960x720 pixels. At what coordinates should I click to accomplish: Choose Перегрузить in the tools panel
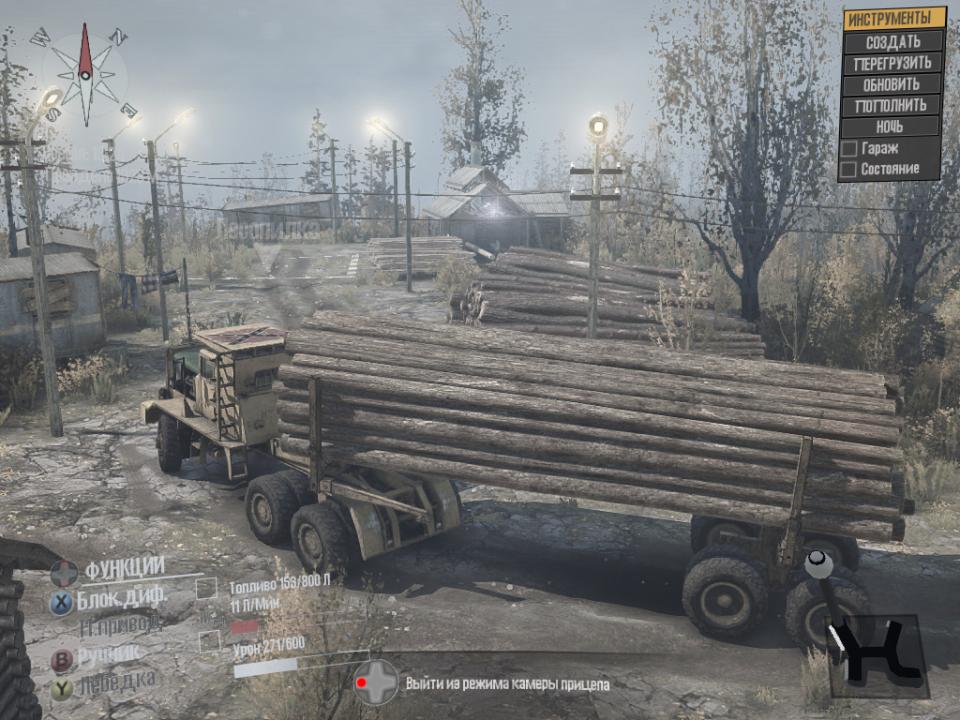coord(893,62)
